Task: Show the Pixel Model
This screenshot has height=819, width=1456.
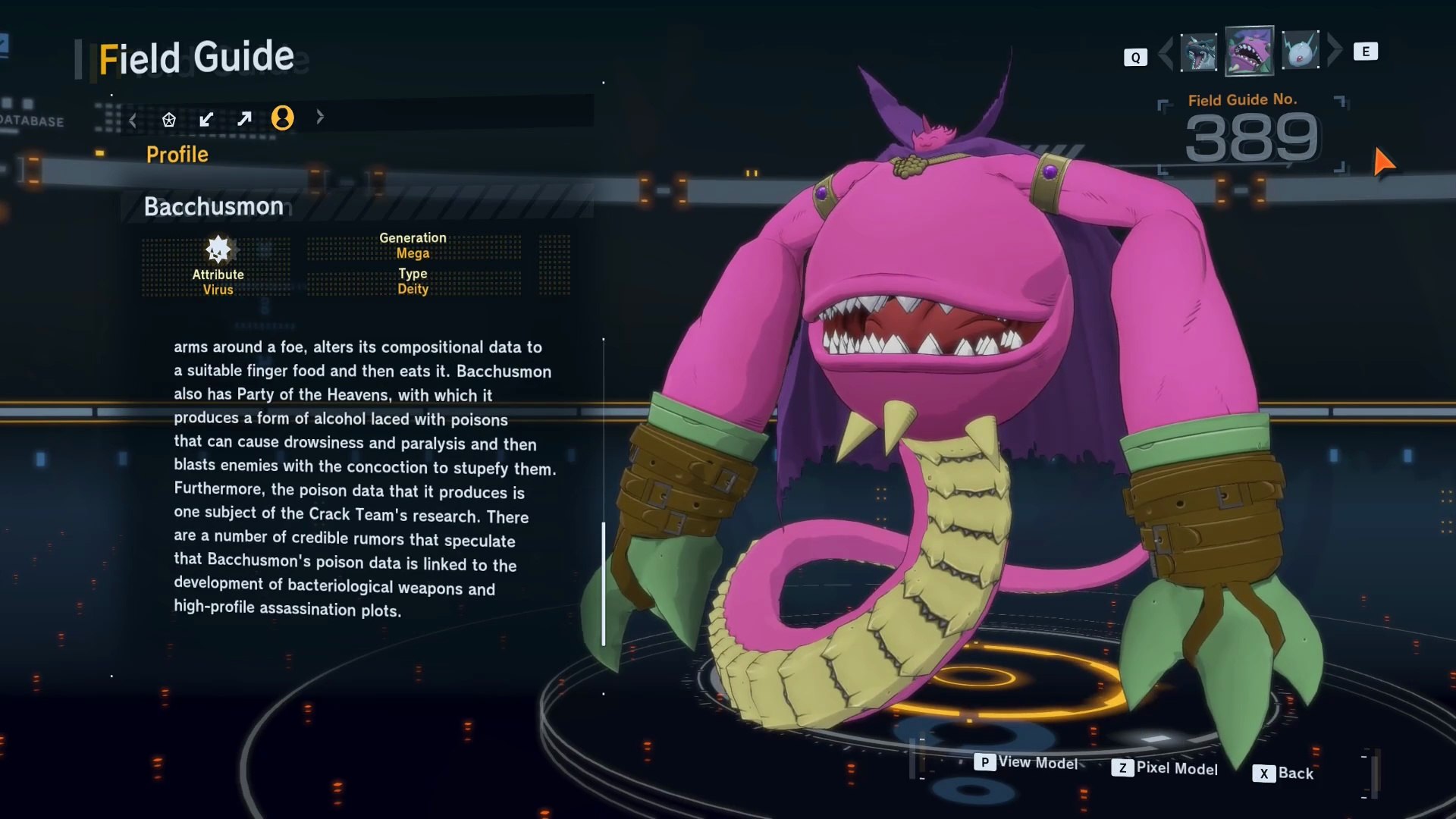Action: (x=1165, y=768)
